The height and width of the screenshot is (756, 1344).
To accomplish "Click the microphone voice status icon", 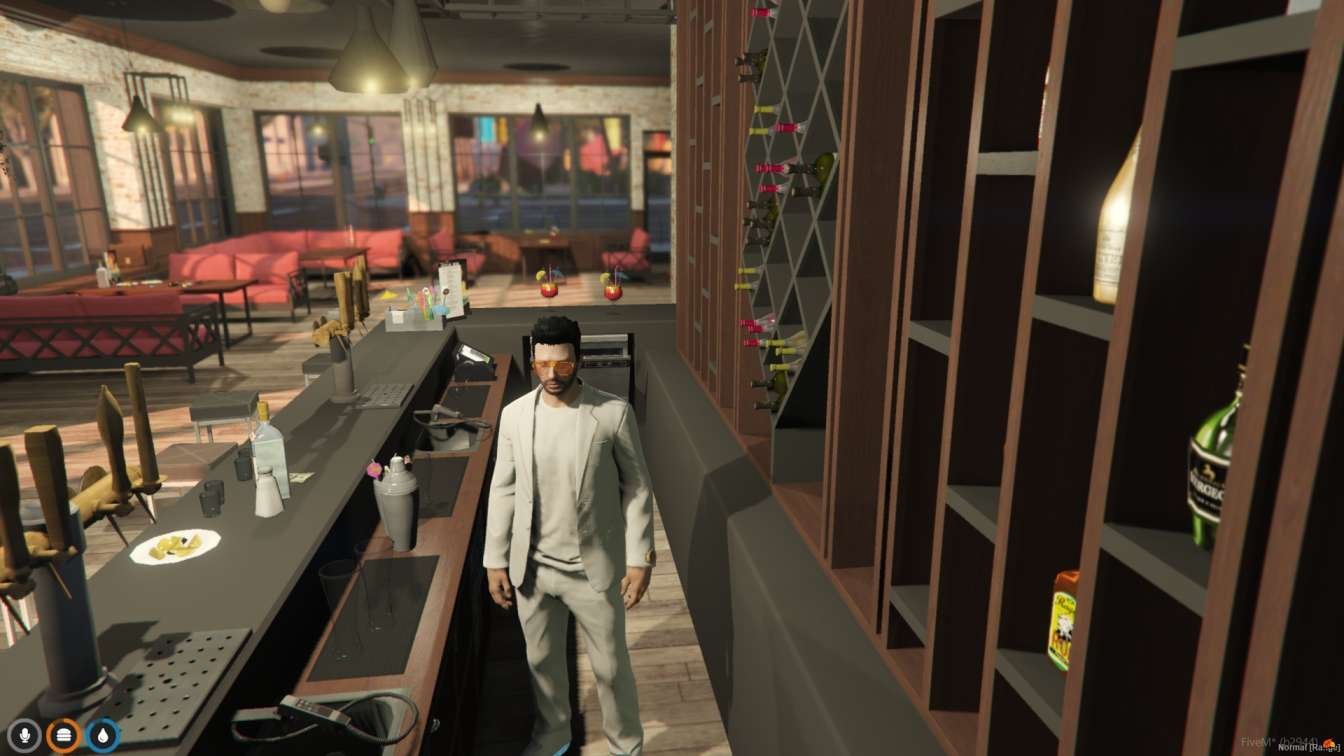I will click(25, 735).
